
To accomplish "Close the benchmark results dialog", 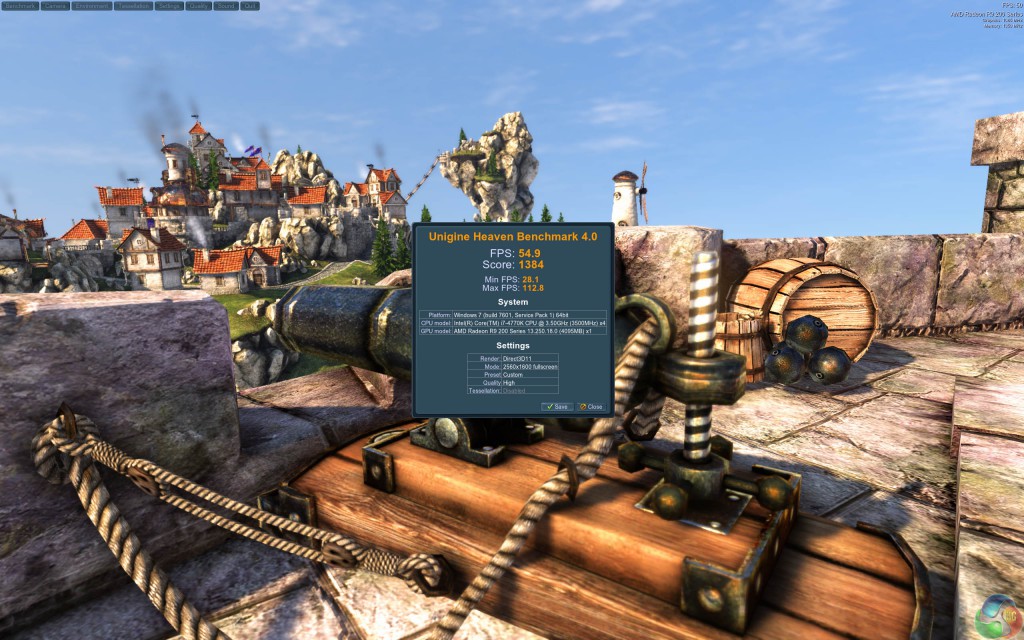I will pyautogui.click(x=591, y=407).
